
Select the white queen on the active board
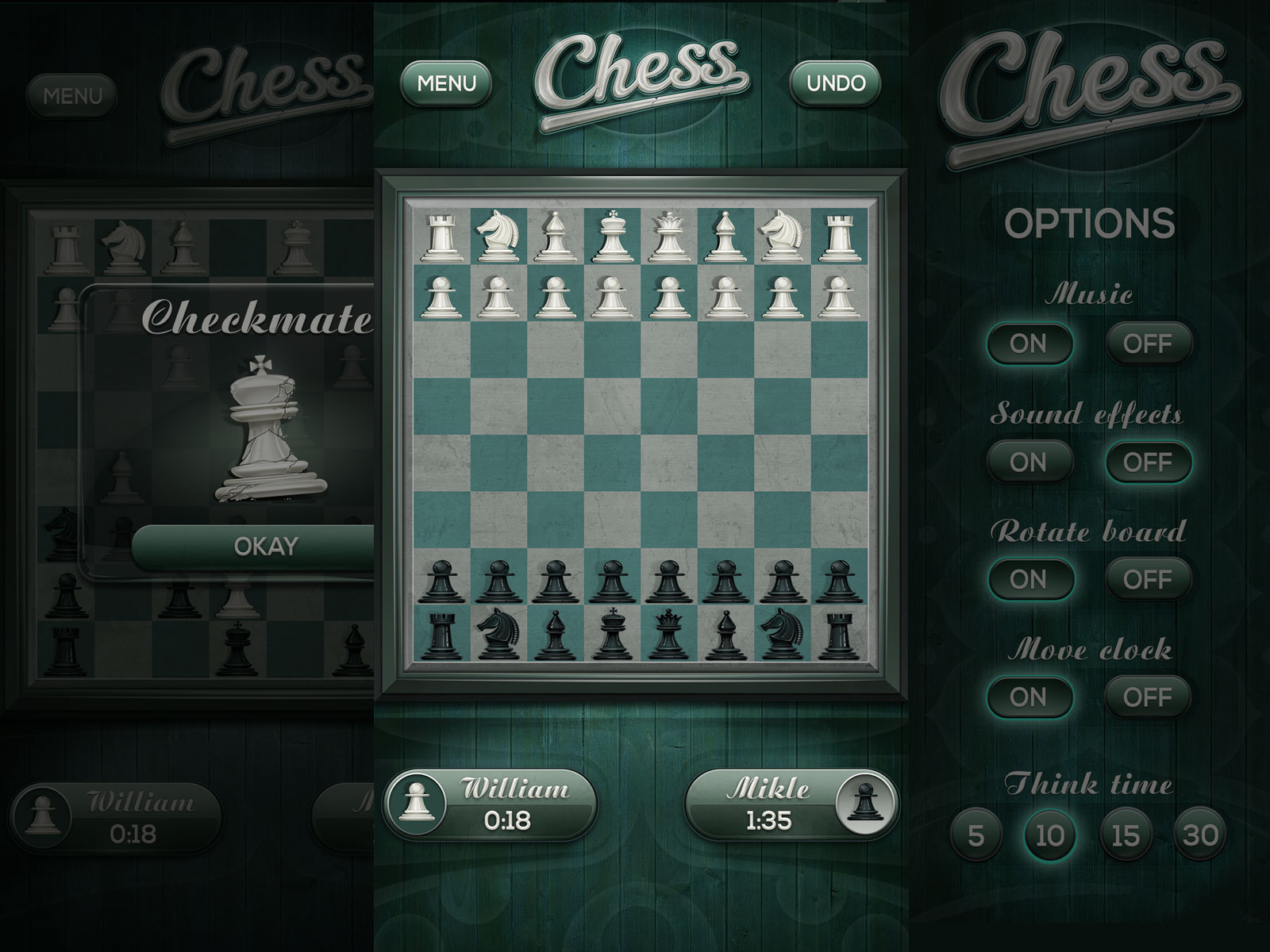pos(667,236)
